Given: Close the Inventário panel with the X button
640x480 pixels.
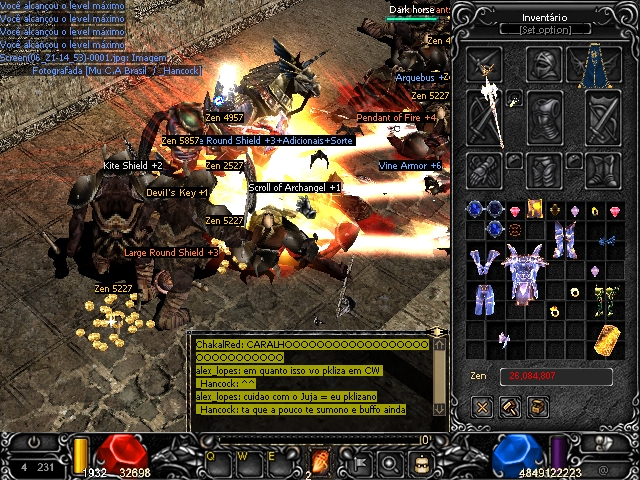Looking at the screenshot, I should [x=482, y=406].
